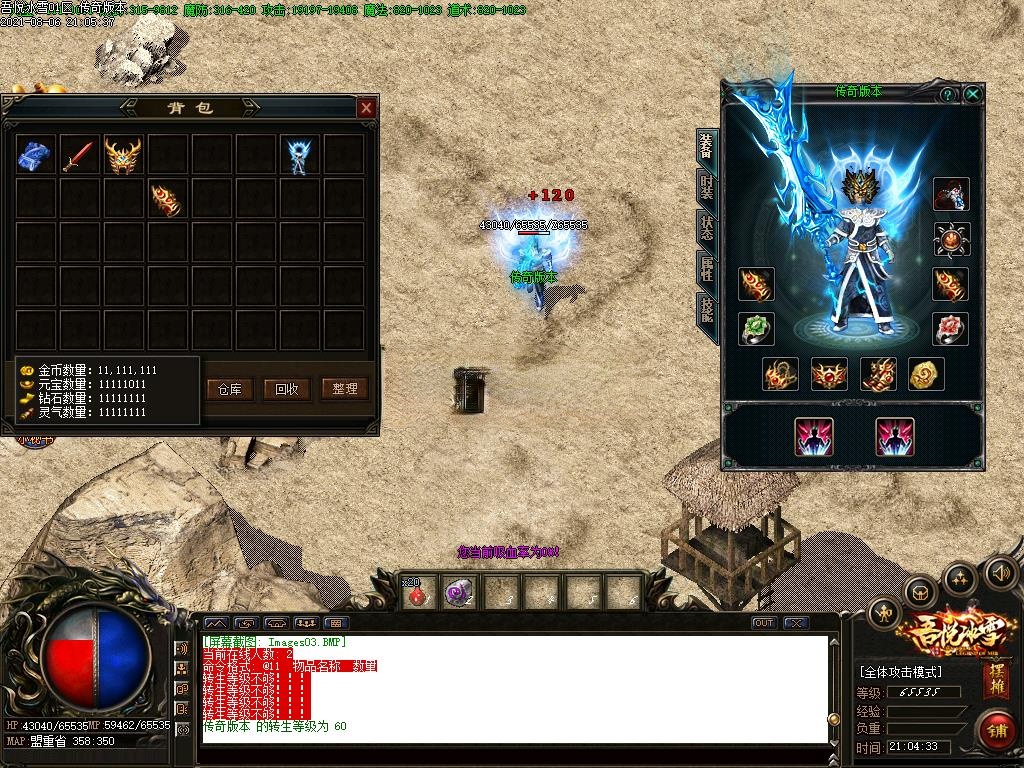Open the 仓库 warehouse from the backpack
Viewport: 1024px width, 768px height.
(229, 389)
